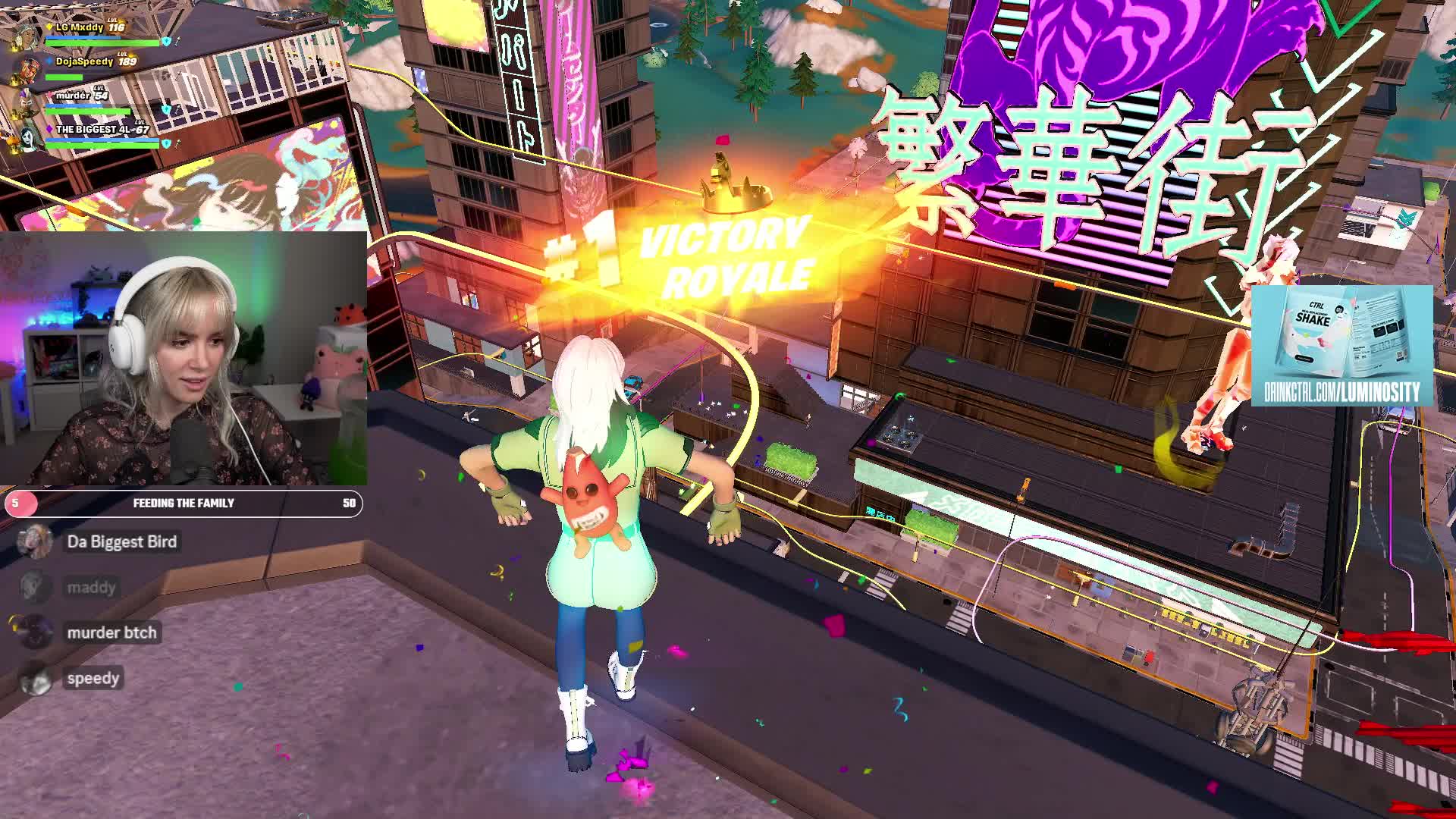Screen dimensions: 1456x819
Task: Click Da Biggest Bird in voice overlay
Action: [x=121, y=541]
